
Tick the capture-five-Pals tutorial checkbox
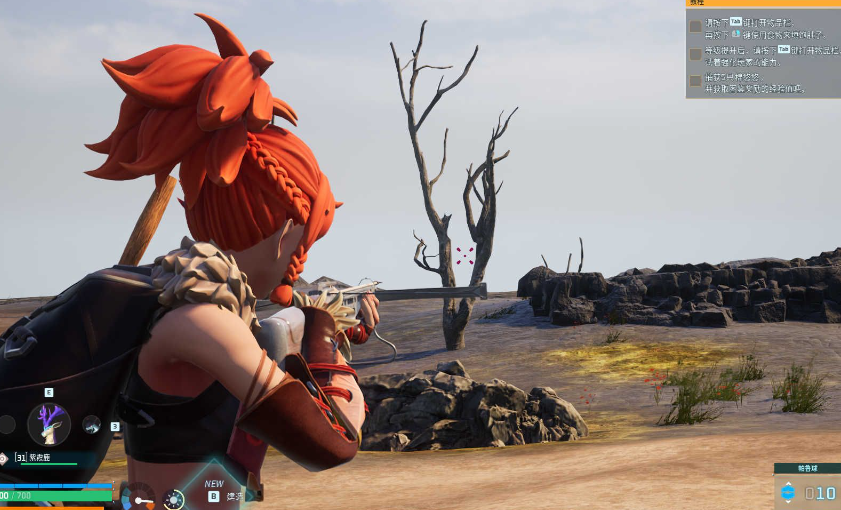[x=695, y=81]
